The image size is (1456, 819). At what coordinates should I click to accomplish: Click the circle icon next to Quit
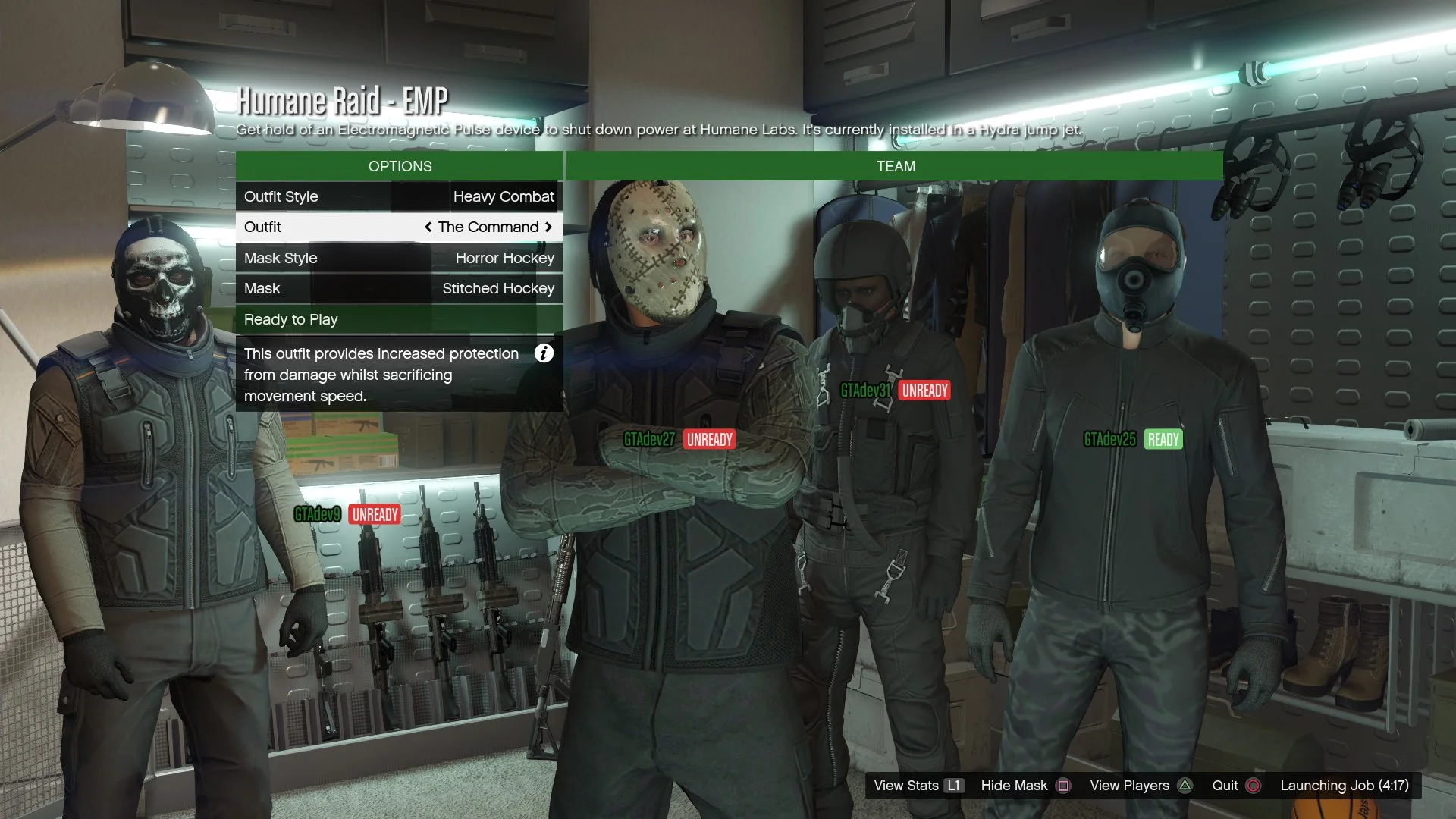click(1255, 786)
